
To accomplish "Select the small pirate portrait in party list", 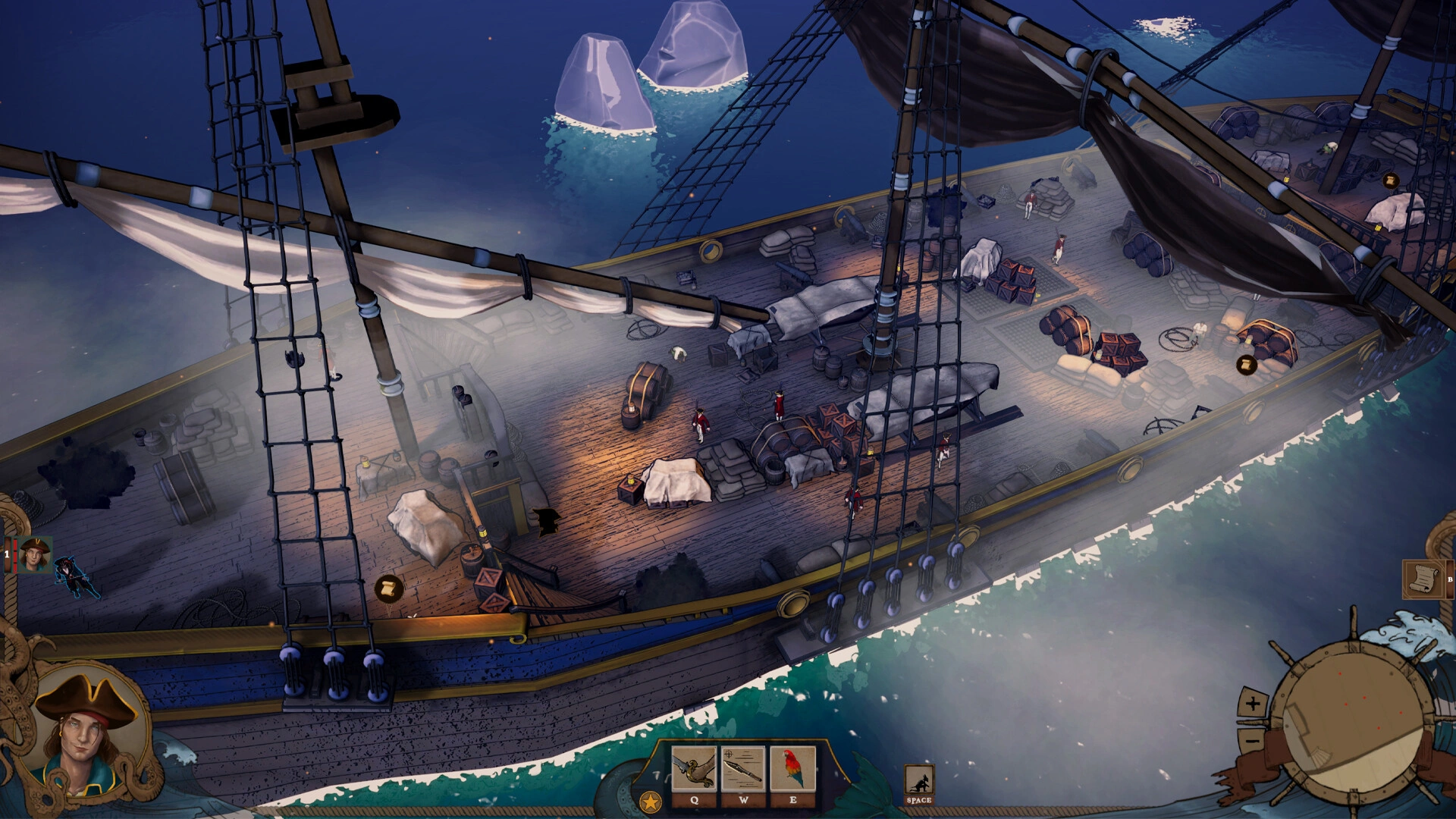I will pos(35,554).
